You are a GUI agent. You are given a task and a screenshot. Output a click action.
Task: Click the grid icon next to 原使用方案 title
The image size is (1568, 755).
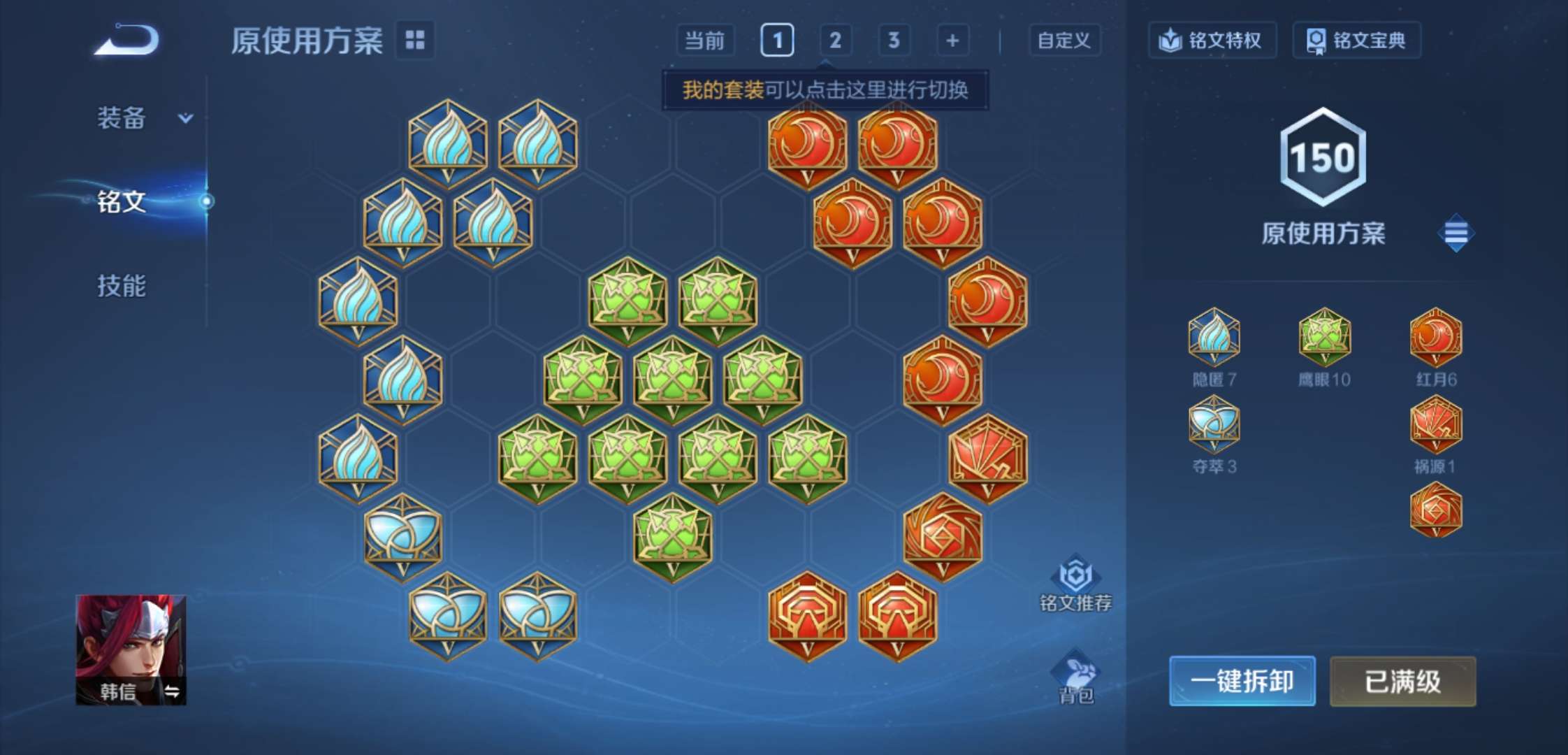tap(415, 40)
